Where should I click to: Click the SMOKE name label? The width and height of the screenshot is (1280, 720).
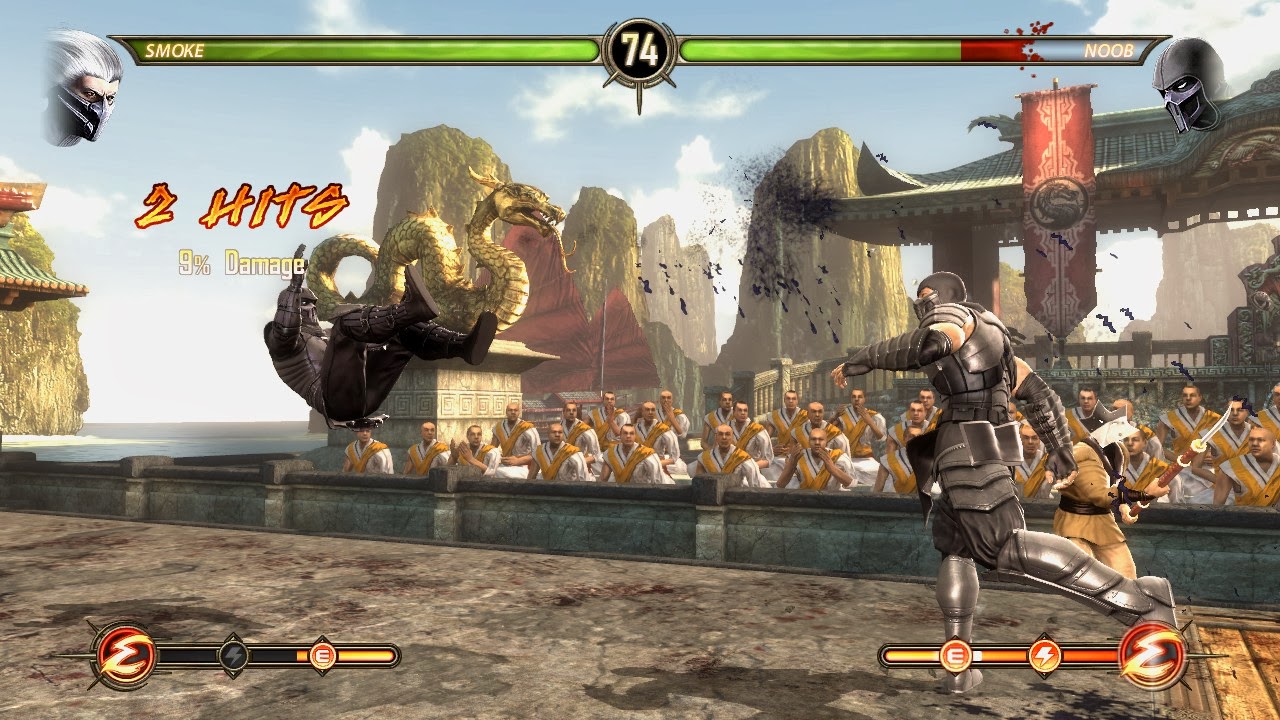click(x=175, y=48)
